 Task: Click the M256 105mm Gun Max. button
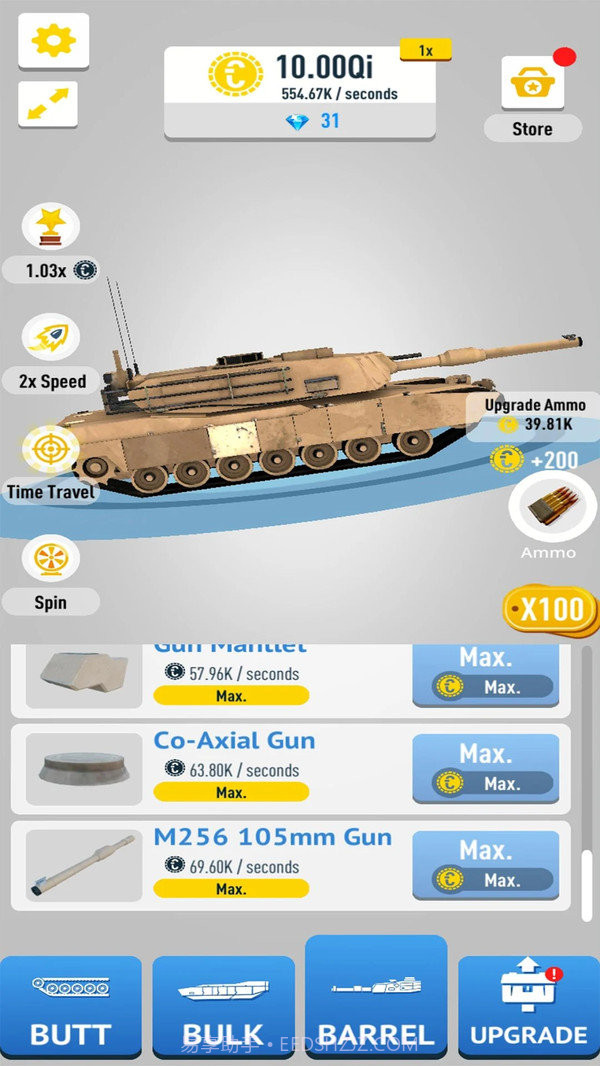(486, 865)
